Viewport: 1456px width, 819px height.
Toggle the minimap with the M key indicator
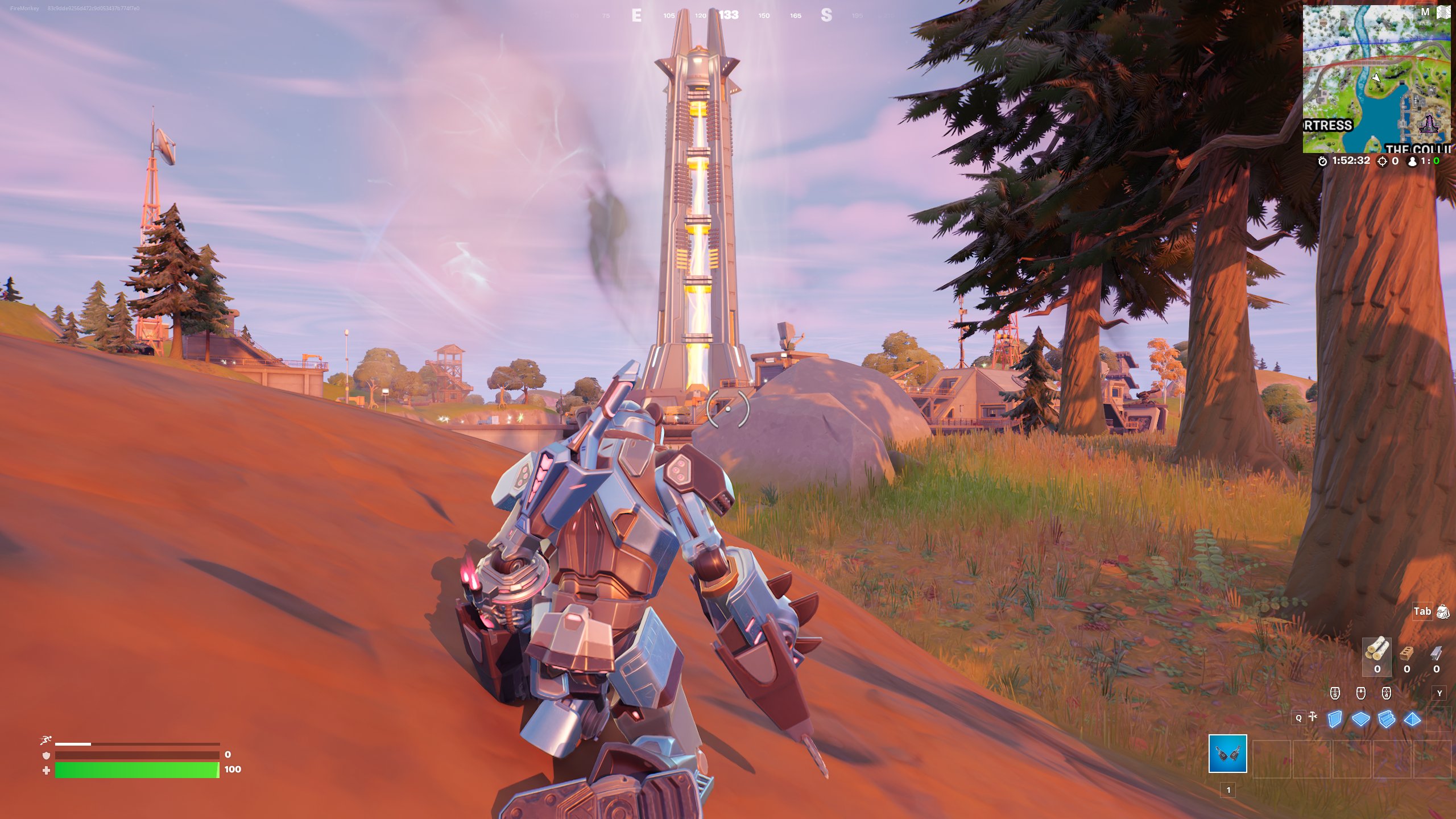[1425, 11]
